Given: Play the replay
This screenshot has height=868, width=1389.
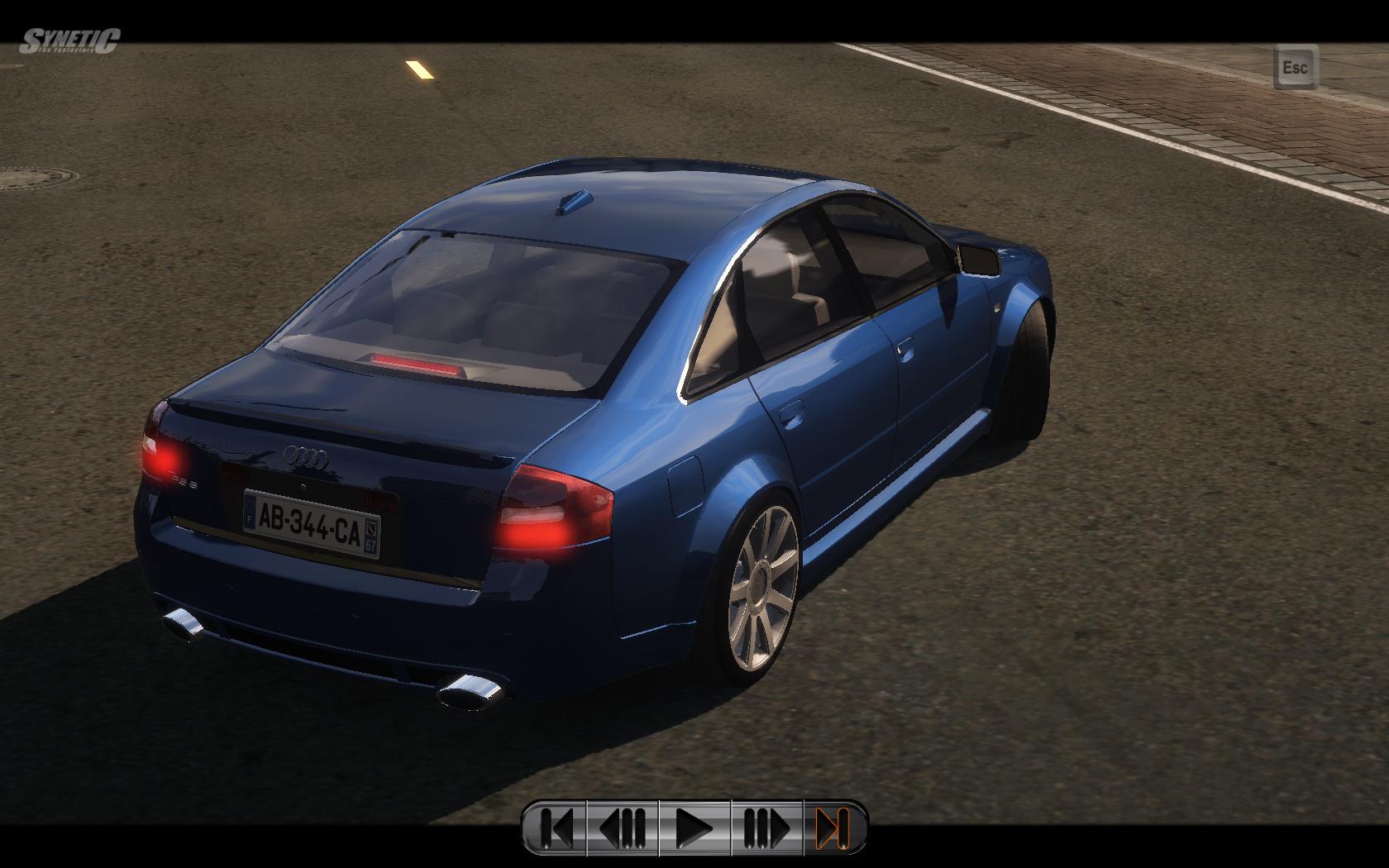Looking at the screenshot, I should (x=694, y=827).
